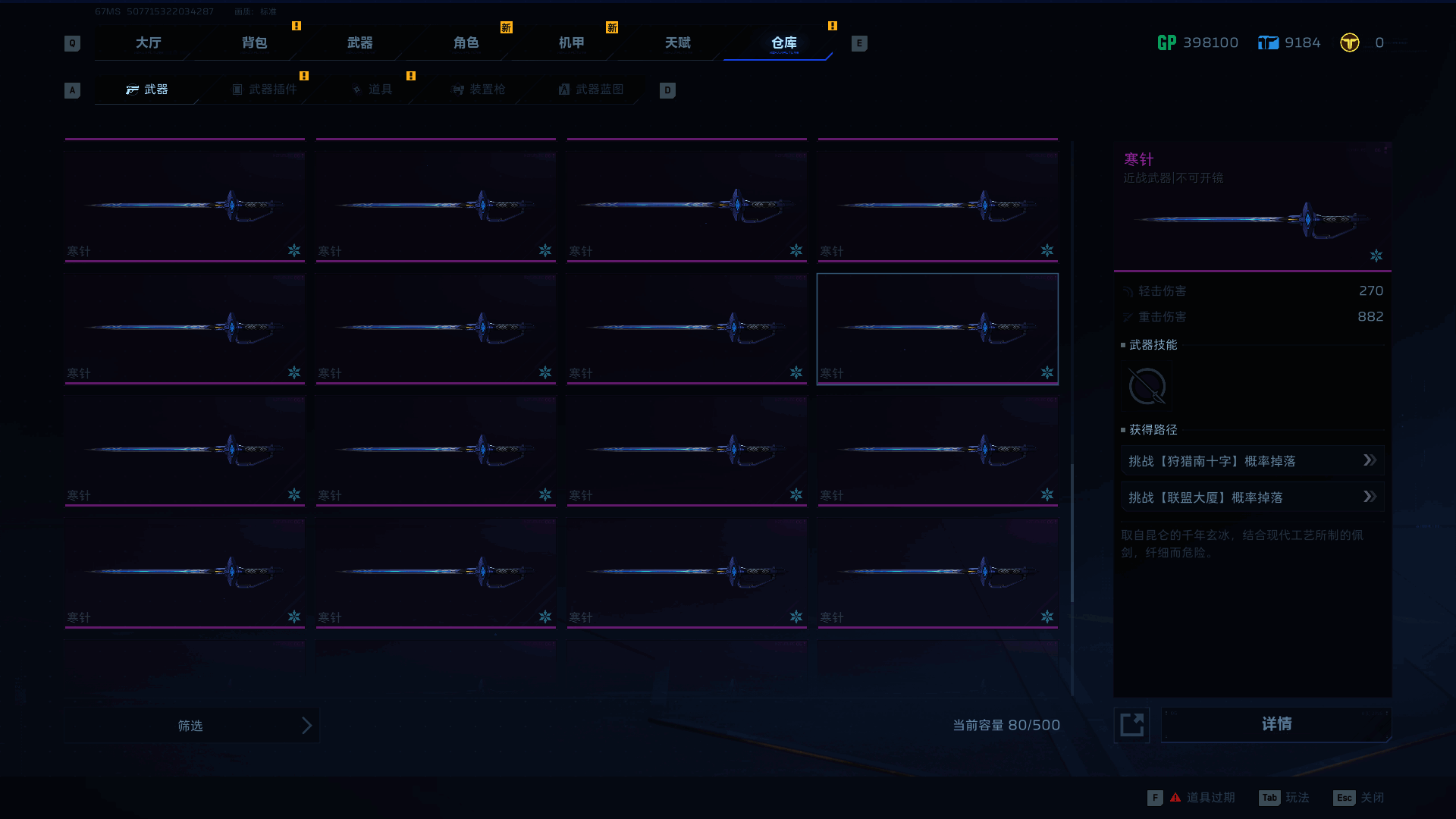Image resolution: width=1456 pixels, height=819 pixels.
Task: Click the share icon beside 详情
Action: point(1131,725)
